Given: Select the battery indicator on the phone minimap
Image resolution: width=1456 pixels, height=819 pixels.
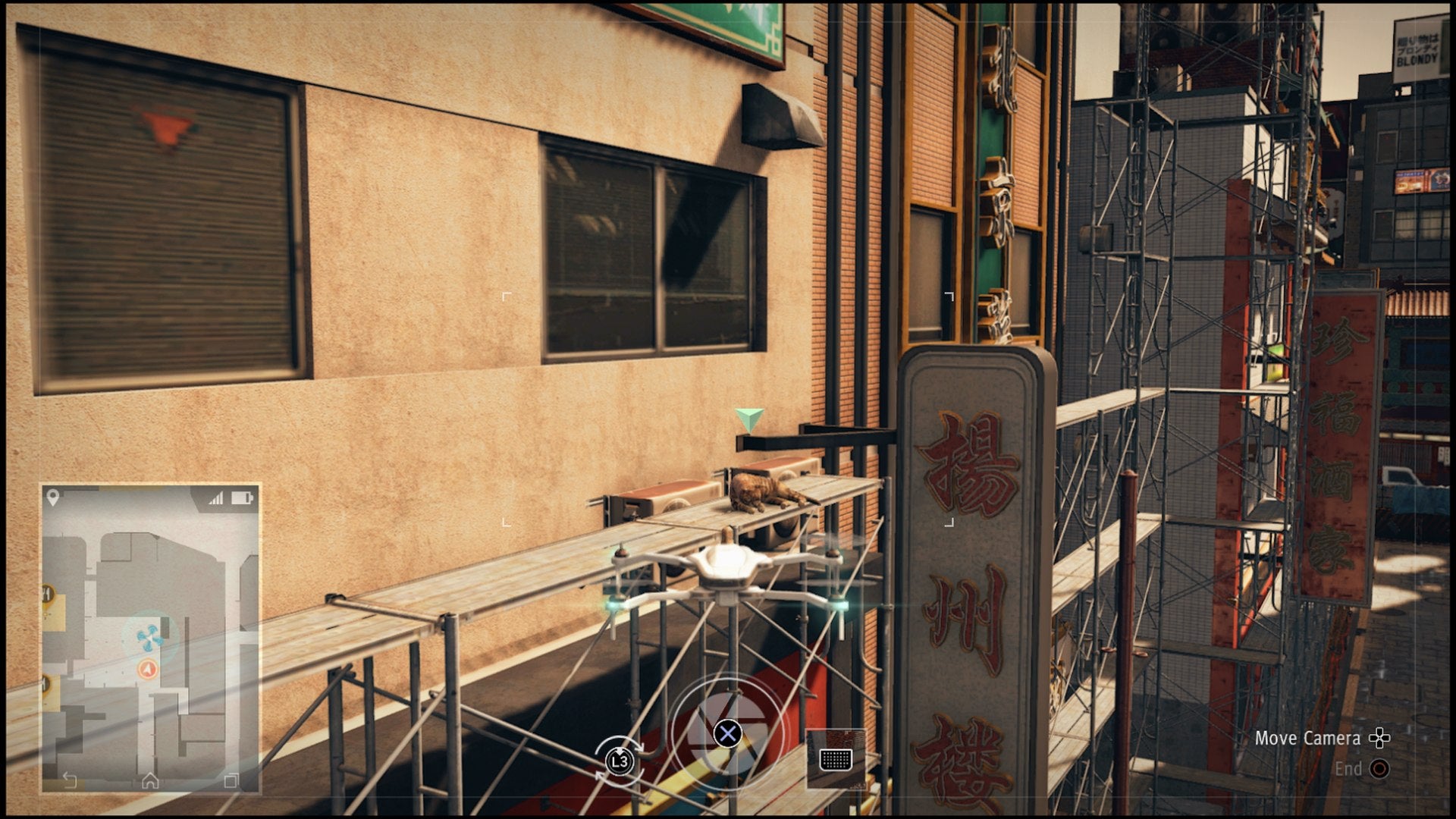Looking at the screenshot, I should click(243, 497).
